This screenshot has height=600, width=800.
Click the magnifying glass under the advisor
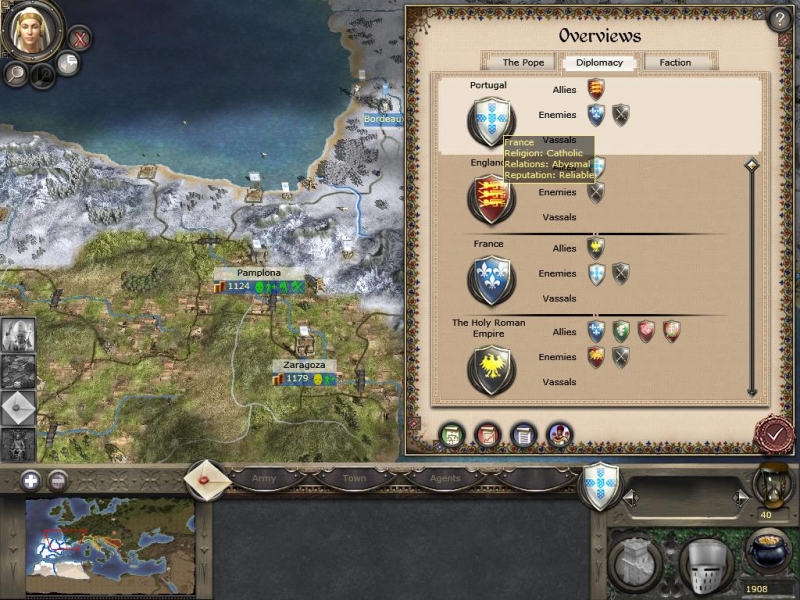click(16, 73)
